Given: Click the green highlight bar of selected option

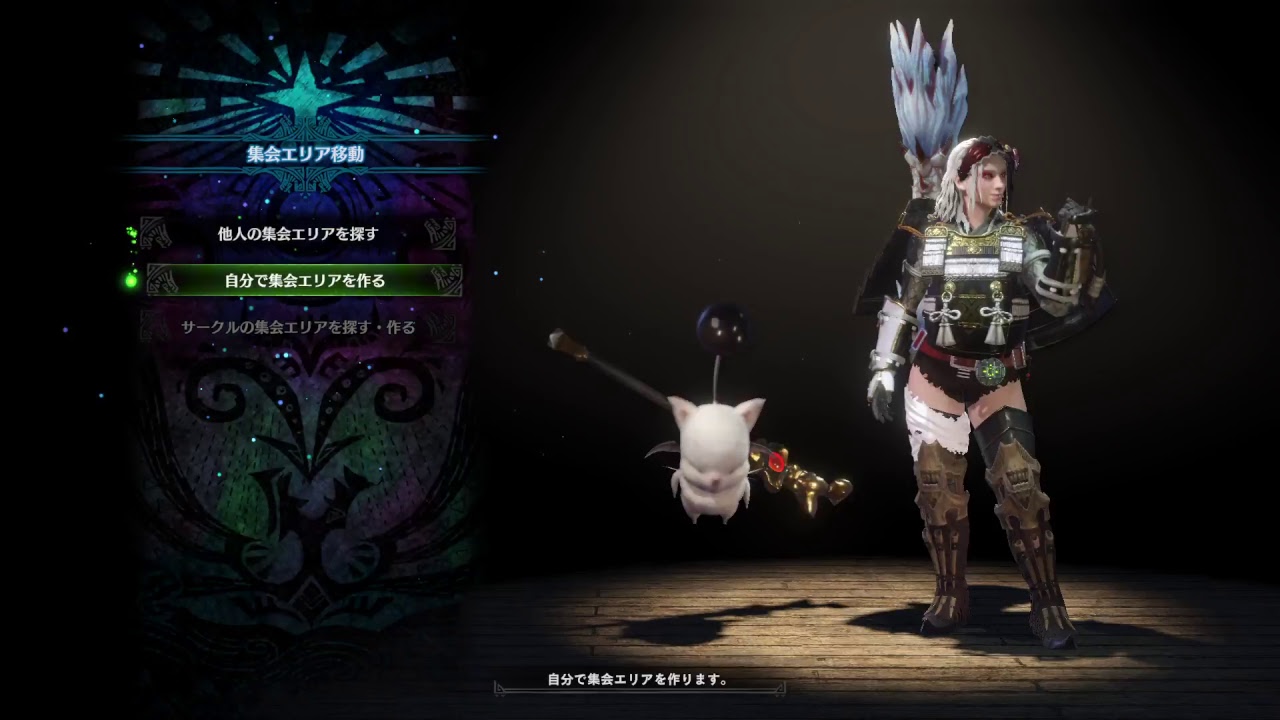Looking at the screenshot, I should pos(300,278).
